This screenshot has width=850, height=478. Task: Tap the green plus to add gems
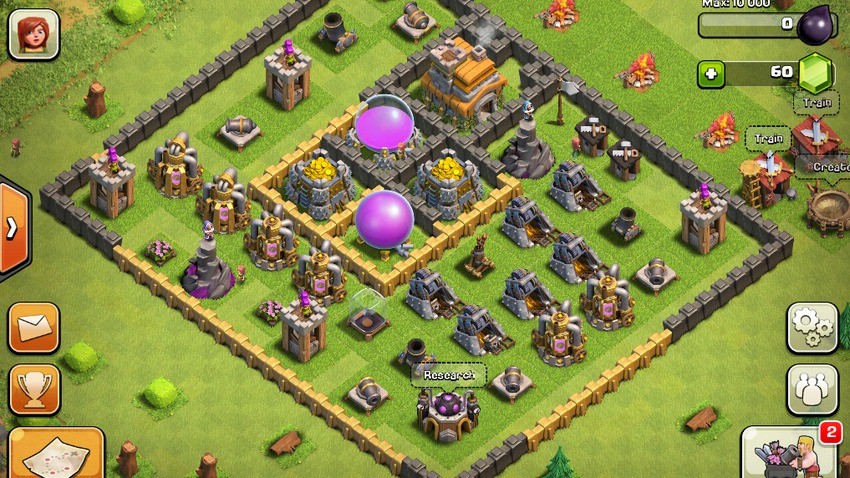pos(712,73)
